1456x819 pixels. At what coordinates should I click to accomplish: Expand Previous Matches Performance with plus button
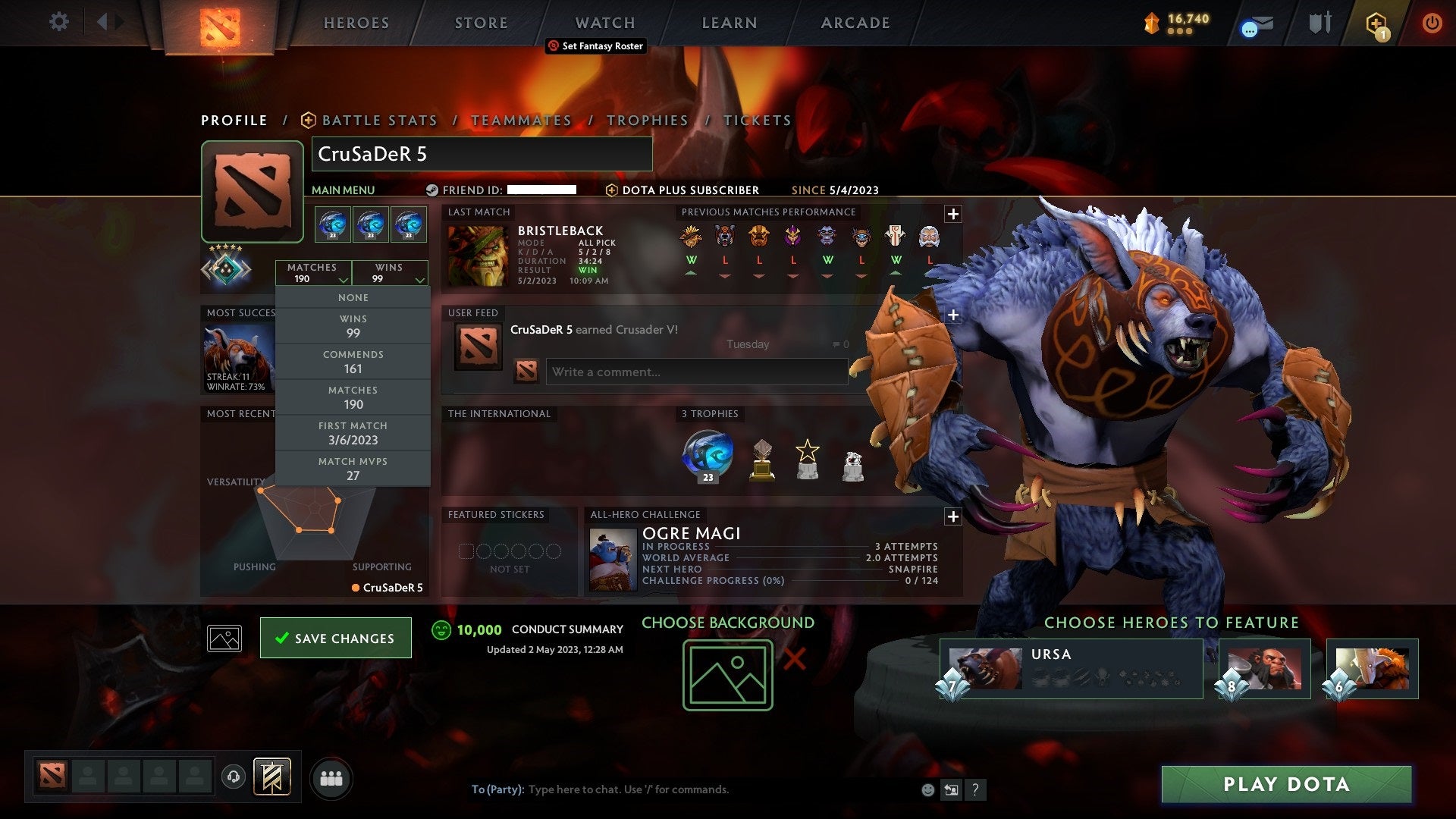(953, 213)
